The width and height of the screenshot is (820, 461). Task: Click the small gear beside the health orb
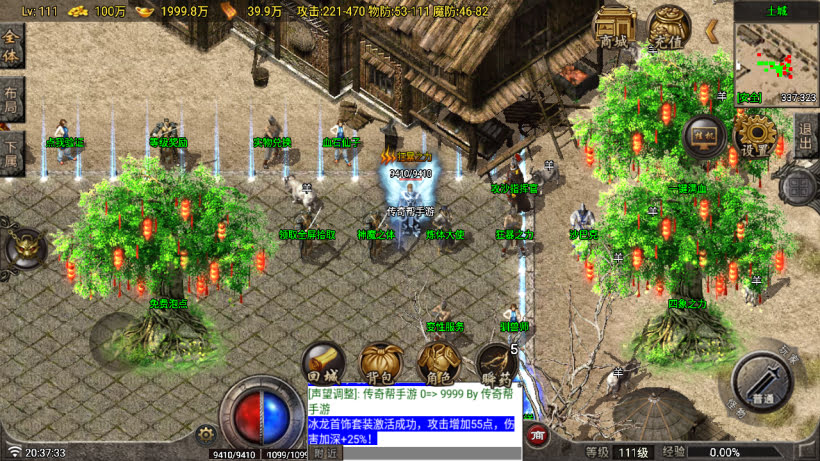tap(207, 434)
